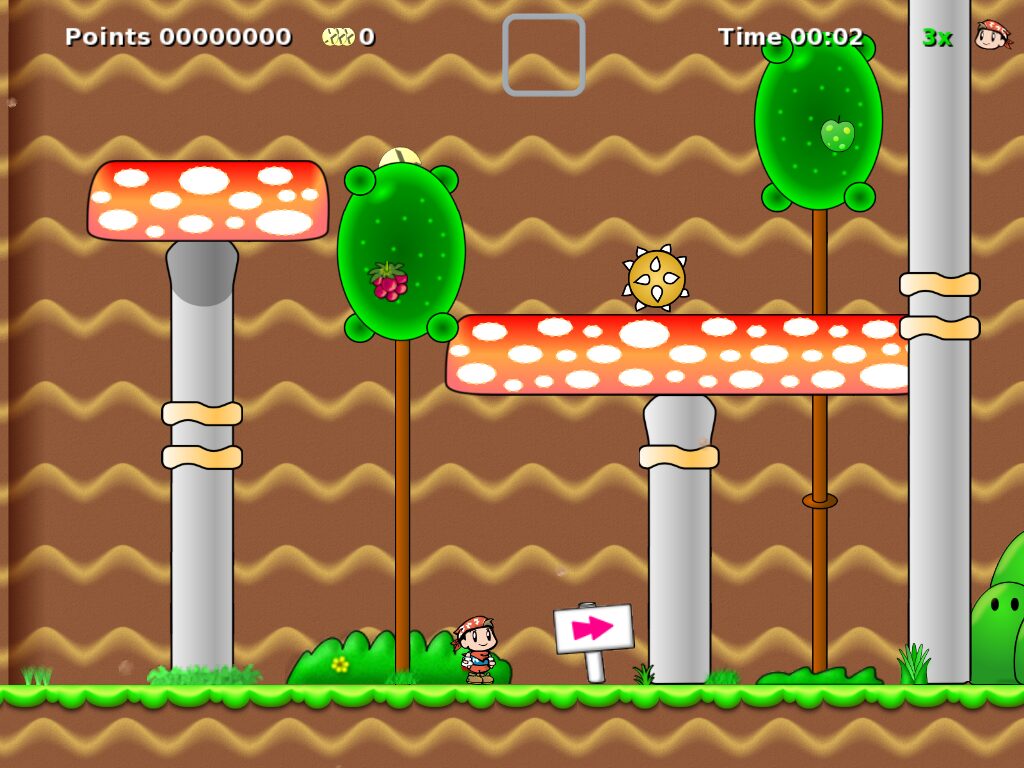The image size is (1024, 768).
Task: Click the gold waffle coin icon
Action: click(338, 37)
